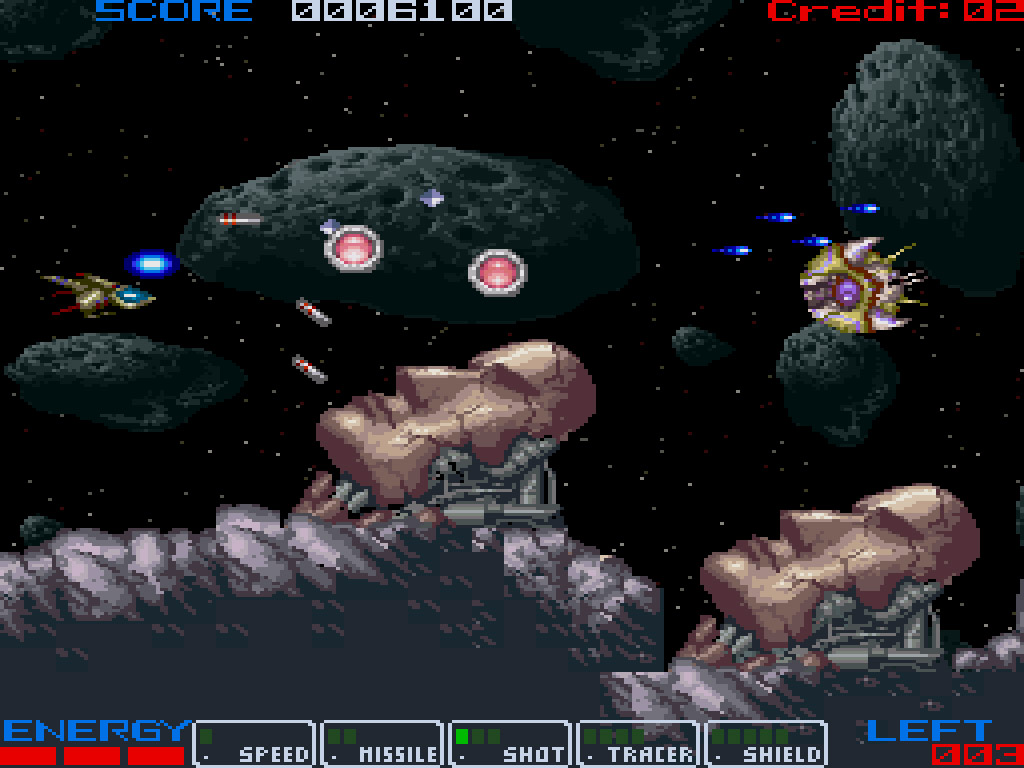Pick the TRACER power-up slot
The width and height of the screenshot is (1024, 768).
click(638, 744)
